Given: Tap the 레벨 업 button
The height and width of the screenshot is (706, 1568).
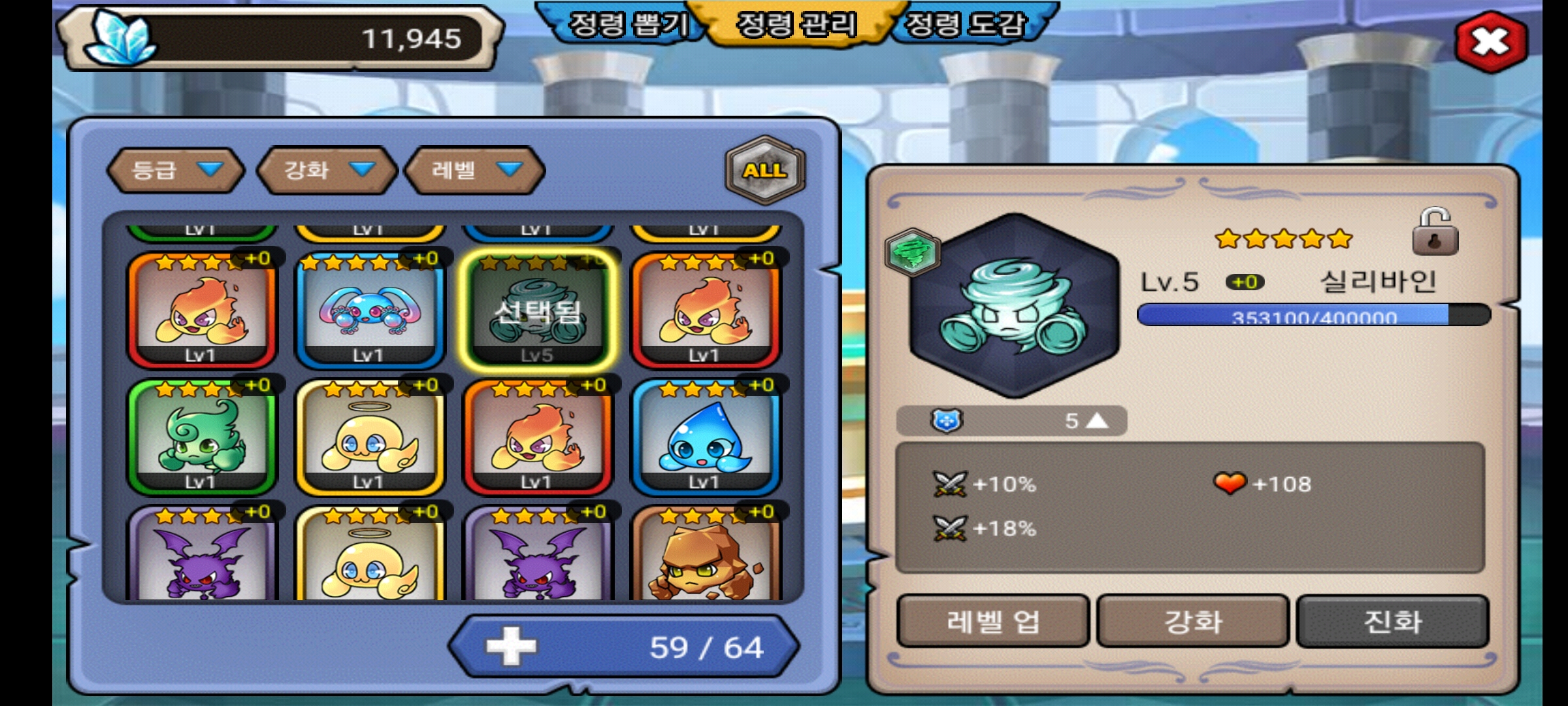Looking at the screenshot, I should pyautogui.click(x=992, y=621).
